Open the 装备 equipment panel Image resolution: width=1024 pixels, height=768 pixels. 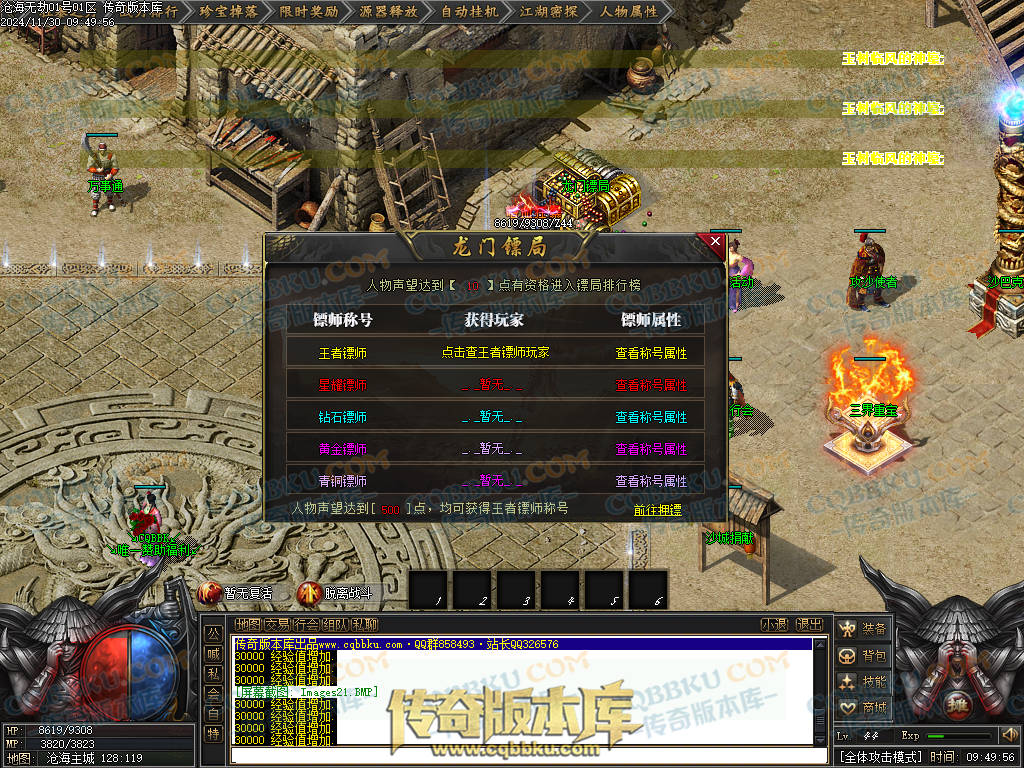(x=863, y=629)
